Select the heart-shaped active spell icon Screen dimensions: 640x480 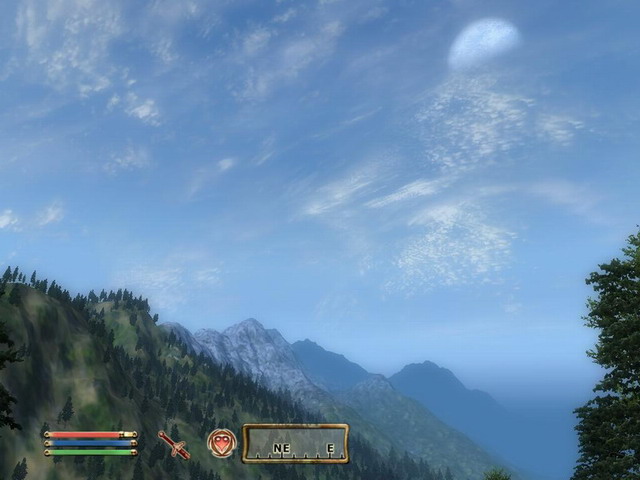point(222,443)
